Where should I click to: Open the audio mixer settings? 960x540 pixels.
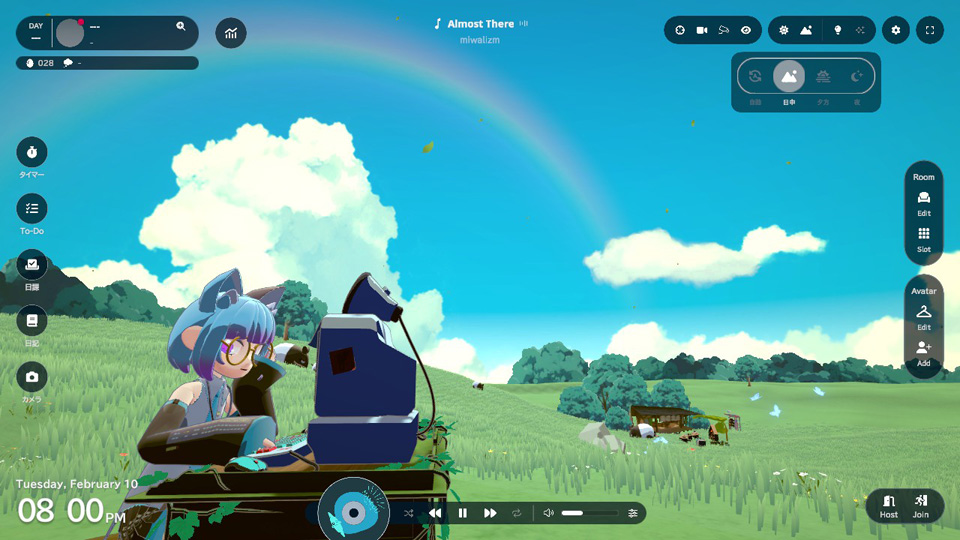[633, 513]
